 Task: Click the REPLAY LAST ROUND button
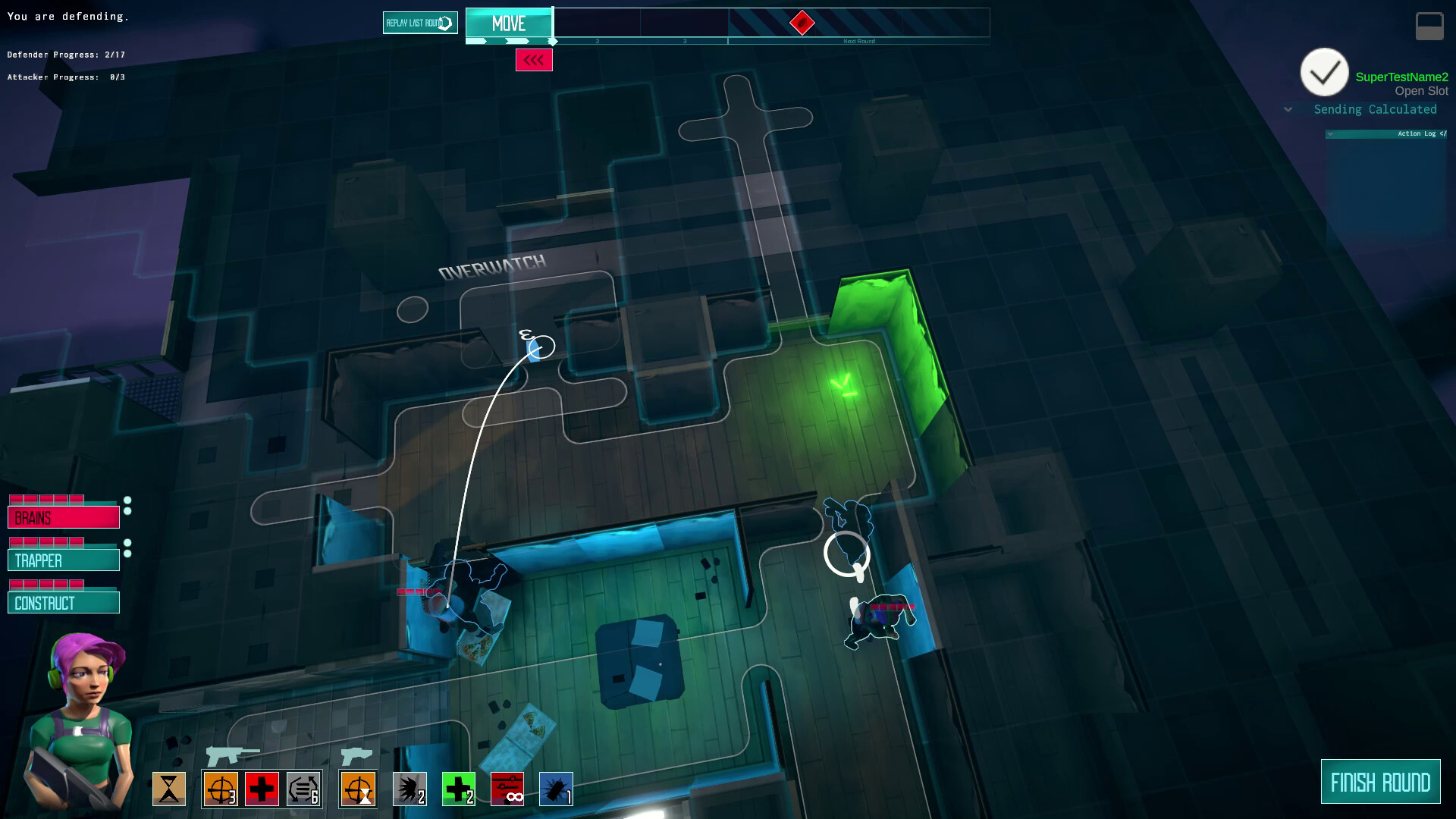419,22
